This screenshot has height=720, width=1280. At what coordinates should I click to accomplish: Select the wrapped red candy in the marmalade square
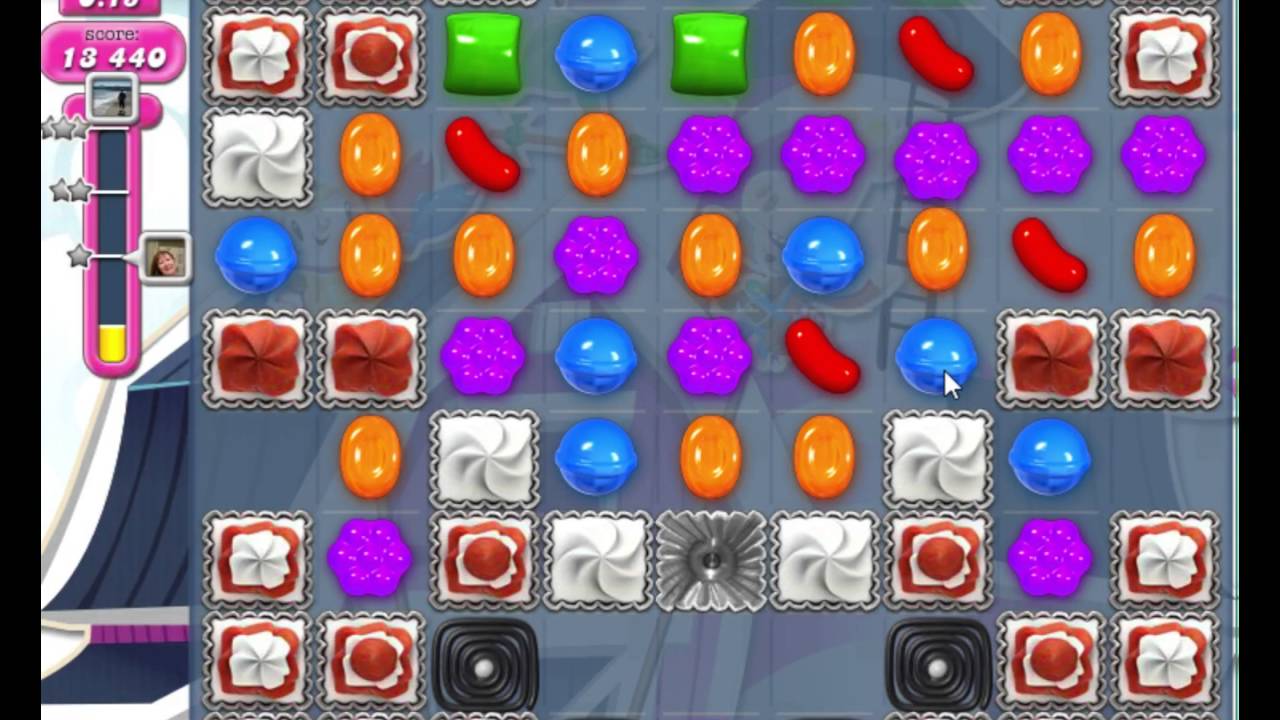371,55
